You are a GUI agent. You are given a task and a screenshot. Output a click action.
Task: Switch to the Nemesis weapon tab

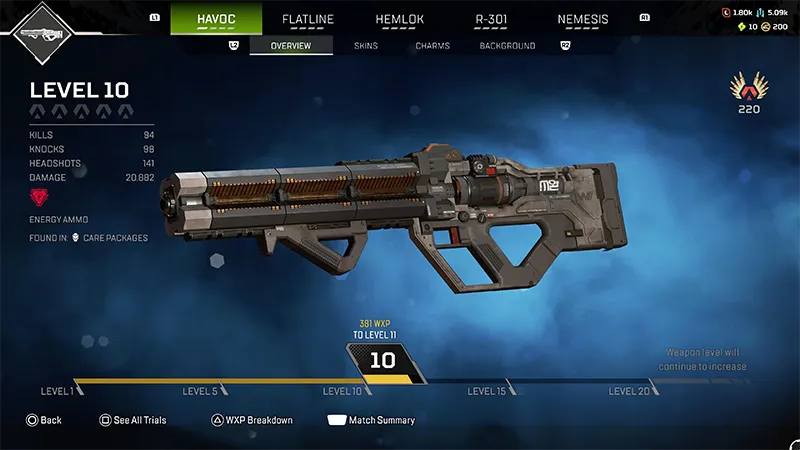(x=582, y=19)
